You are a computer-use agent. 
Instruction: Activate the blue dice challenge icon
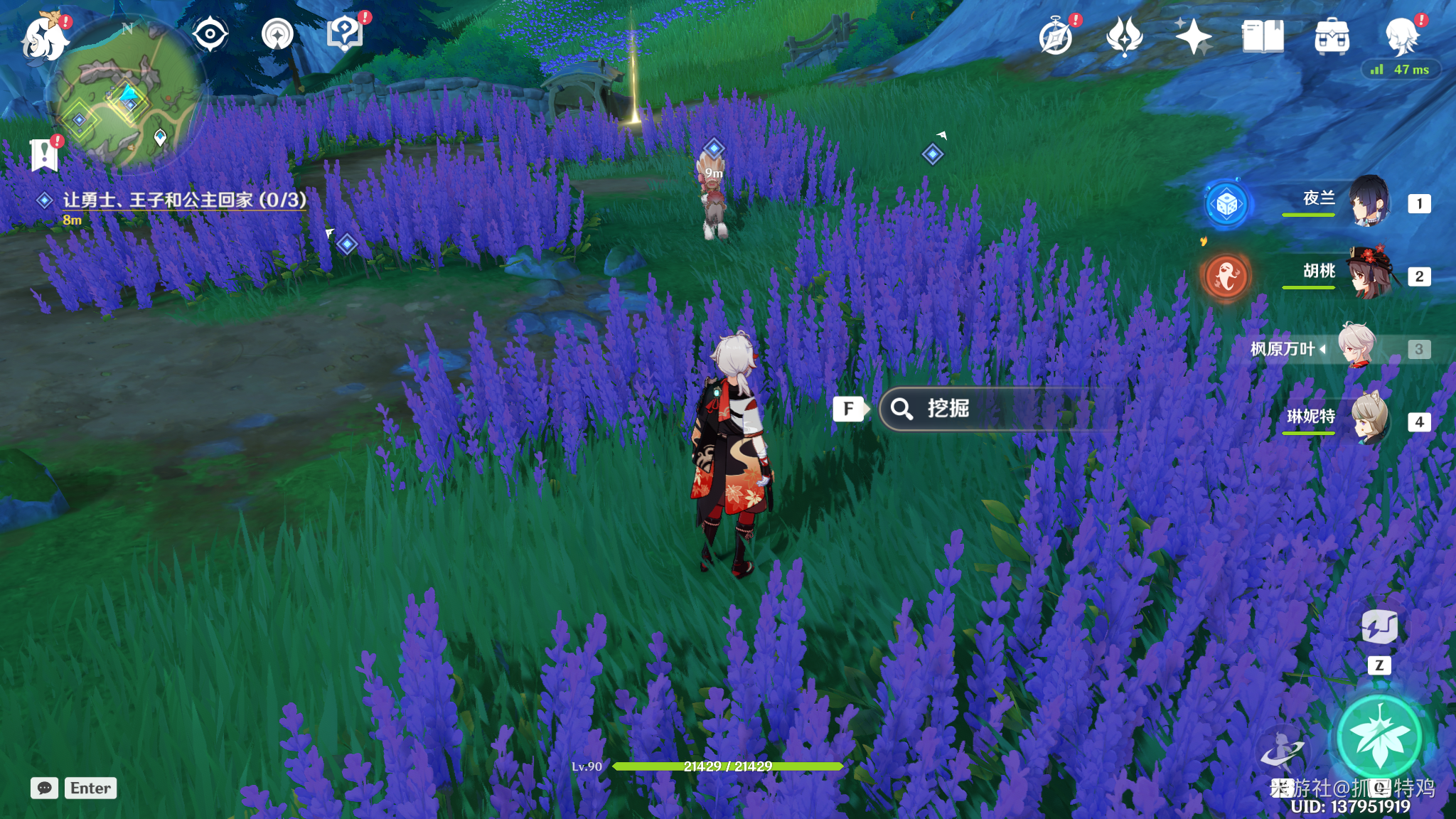pos(1226,204)
